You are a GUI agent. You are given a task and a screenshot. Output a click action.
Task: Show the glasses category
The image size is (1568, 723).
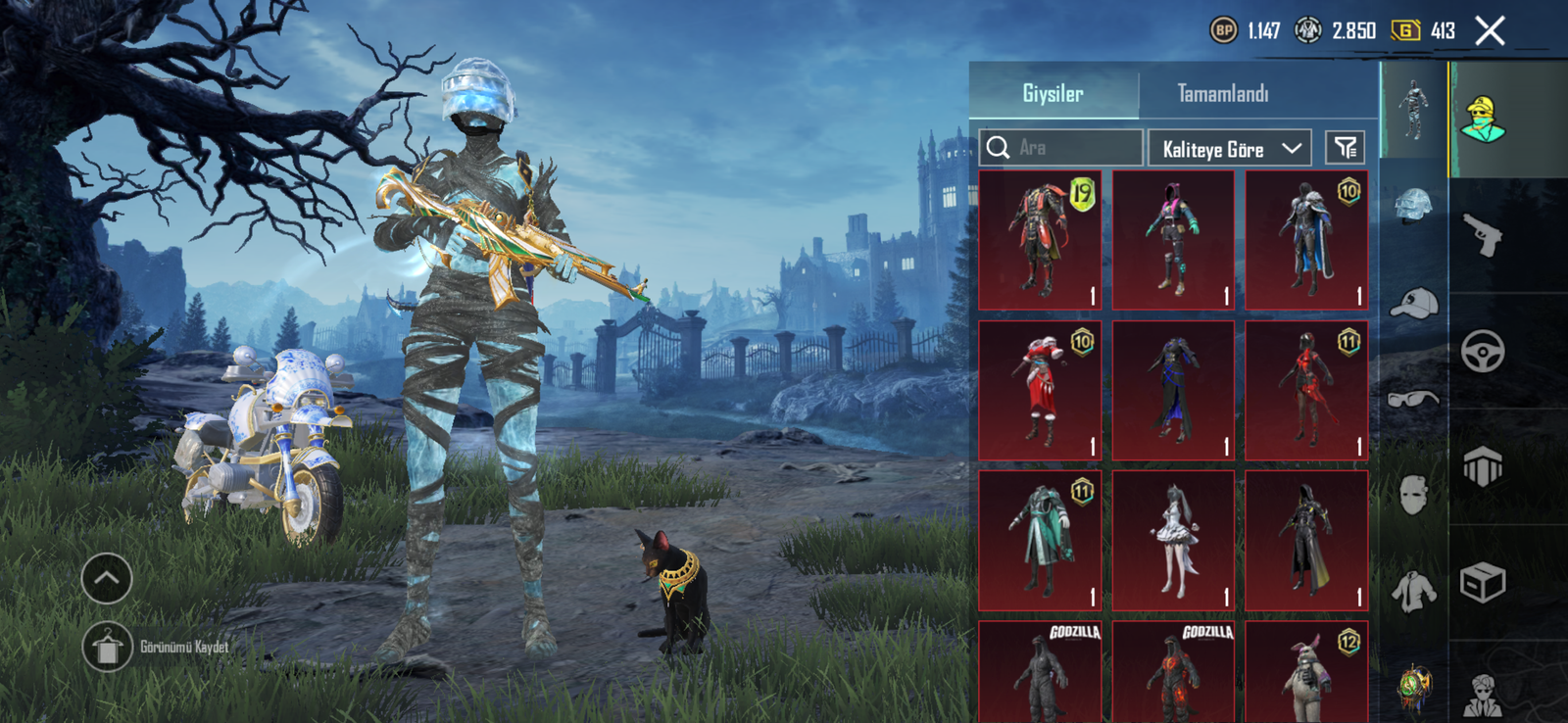(x=1413, y=399)
